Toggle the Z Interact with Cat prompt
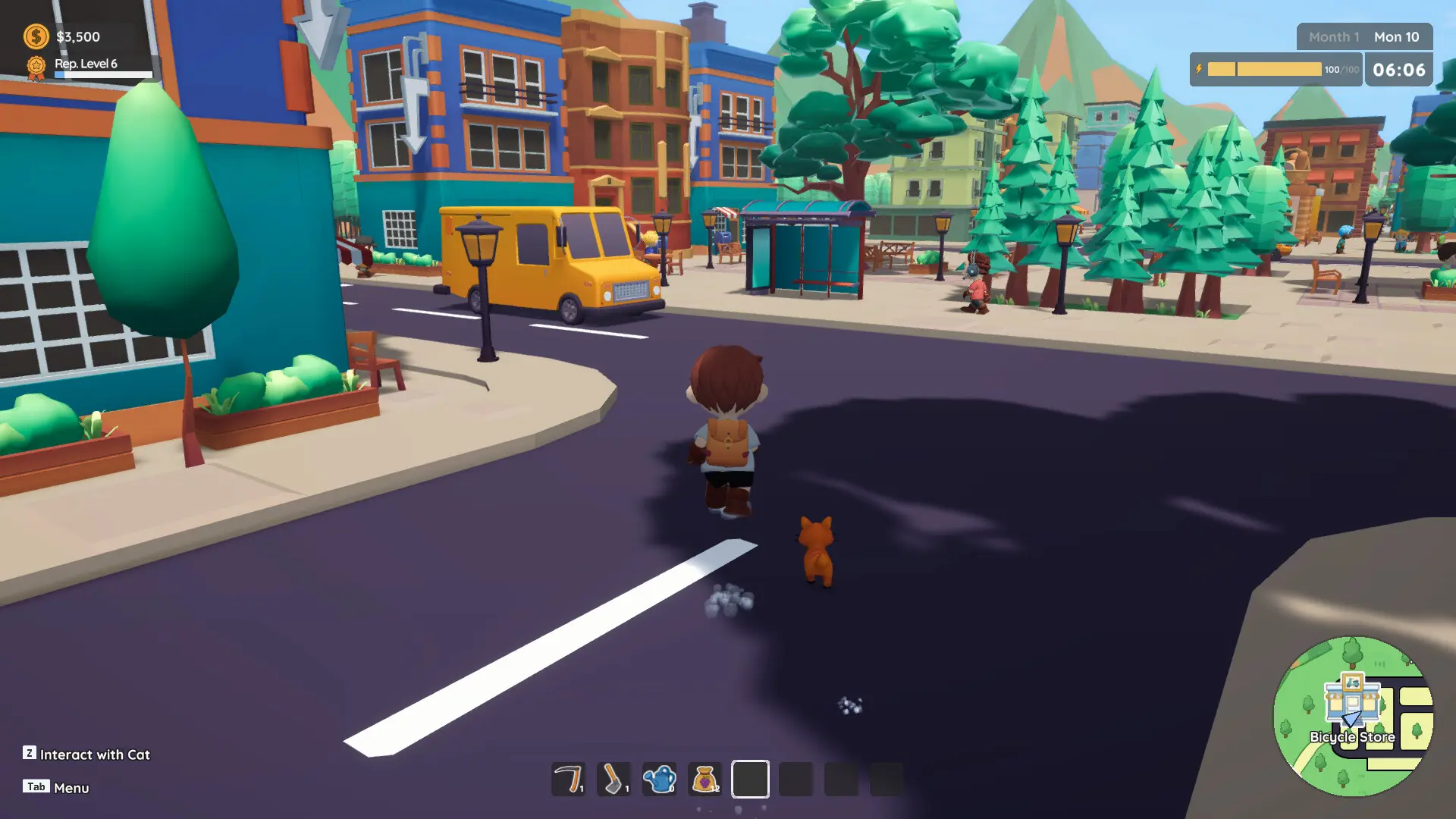The height and width of the screenshot is (819, 1456). point(87,755)
